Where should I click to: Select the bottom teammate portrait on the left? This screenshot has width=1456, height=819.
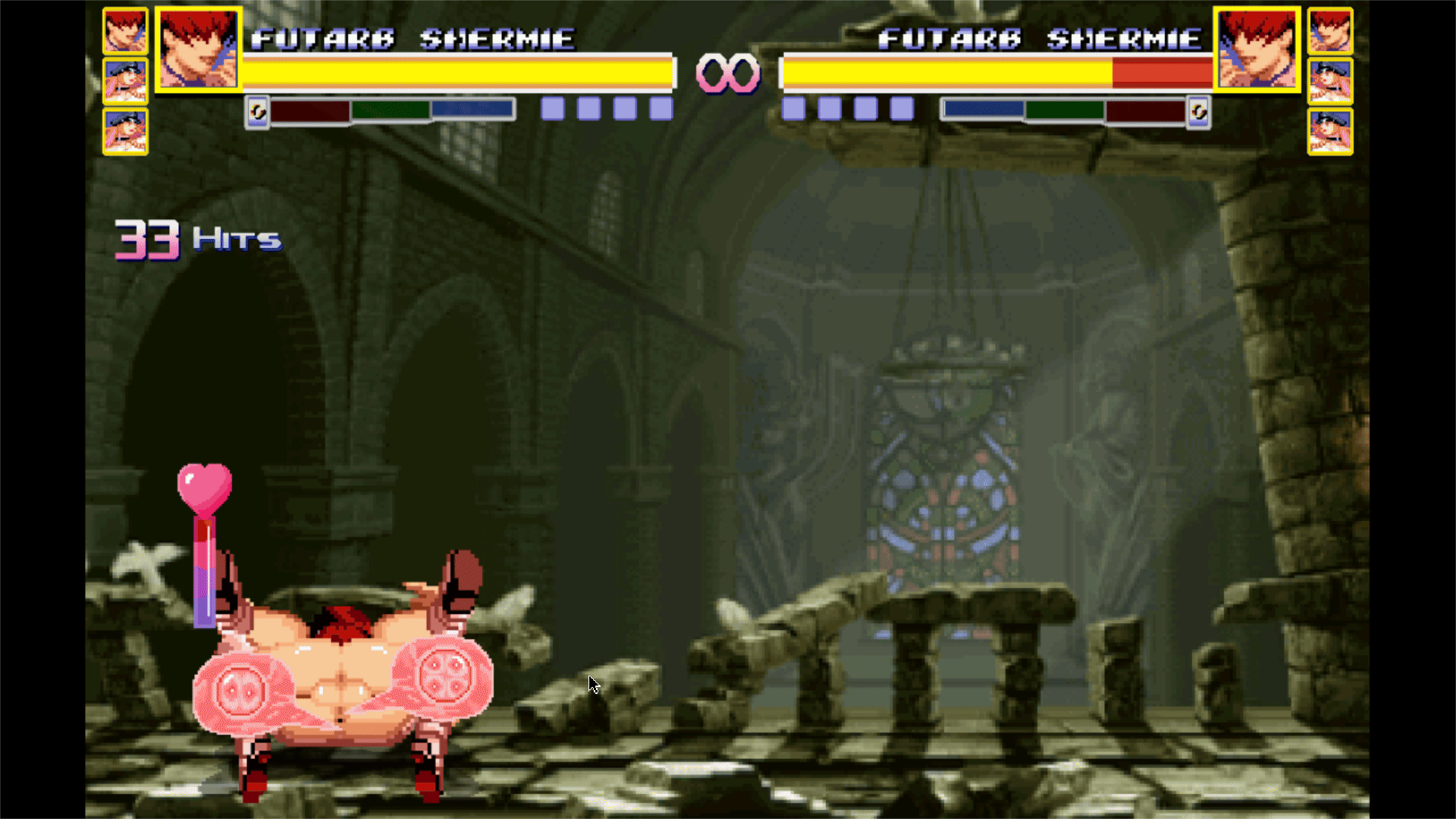(125, 130)
